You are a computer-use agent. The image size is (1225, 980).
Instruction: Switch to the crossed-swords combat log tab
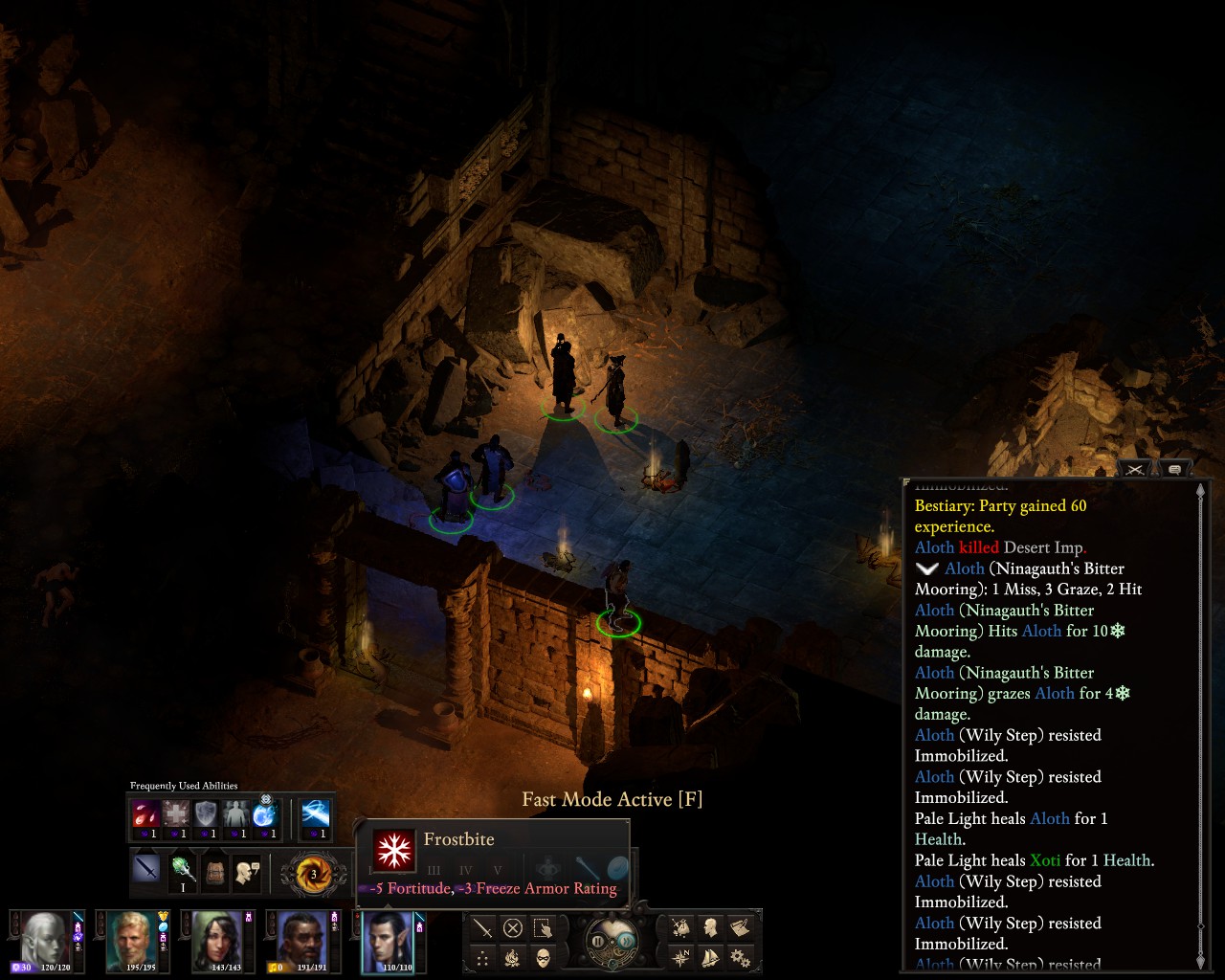point(1135,469)
